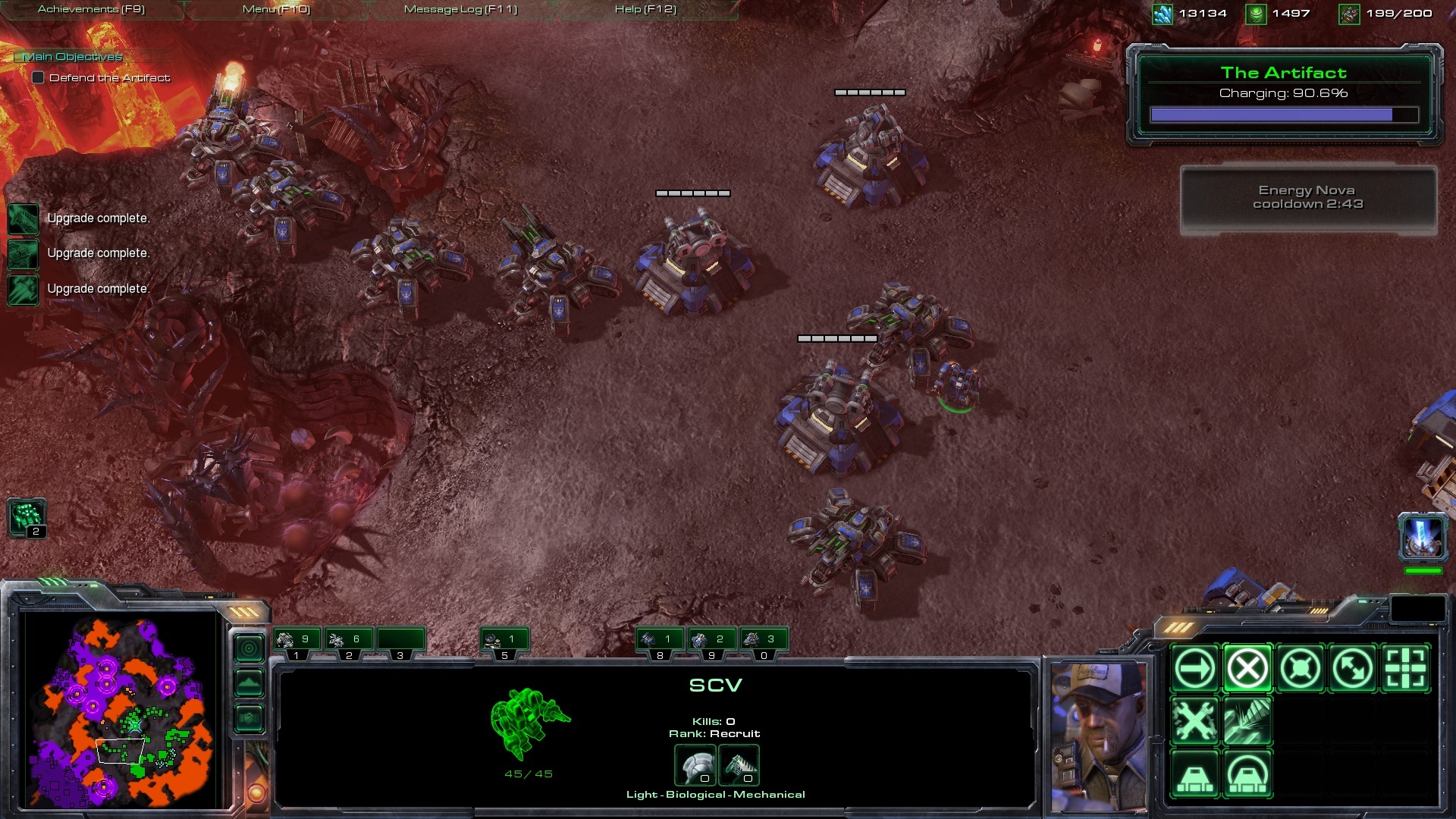Open the Message Log
Screen dimensions: 1456x819
pos(460,9)
